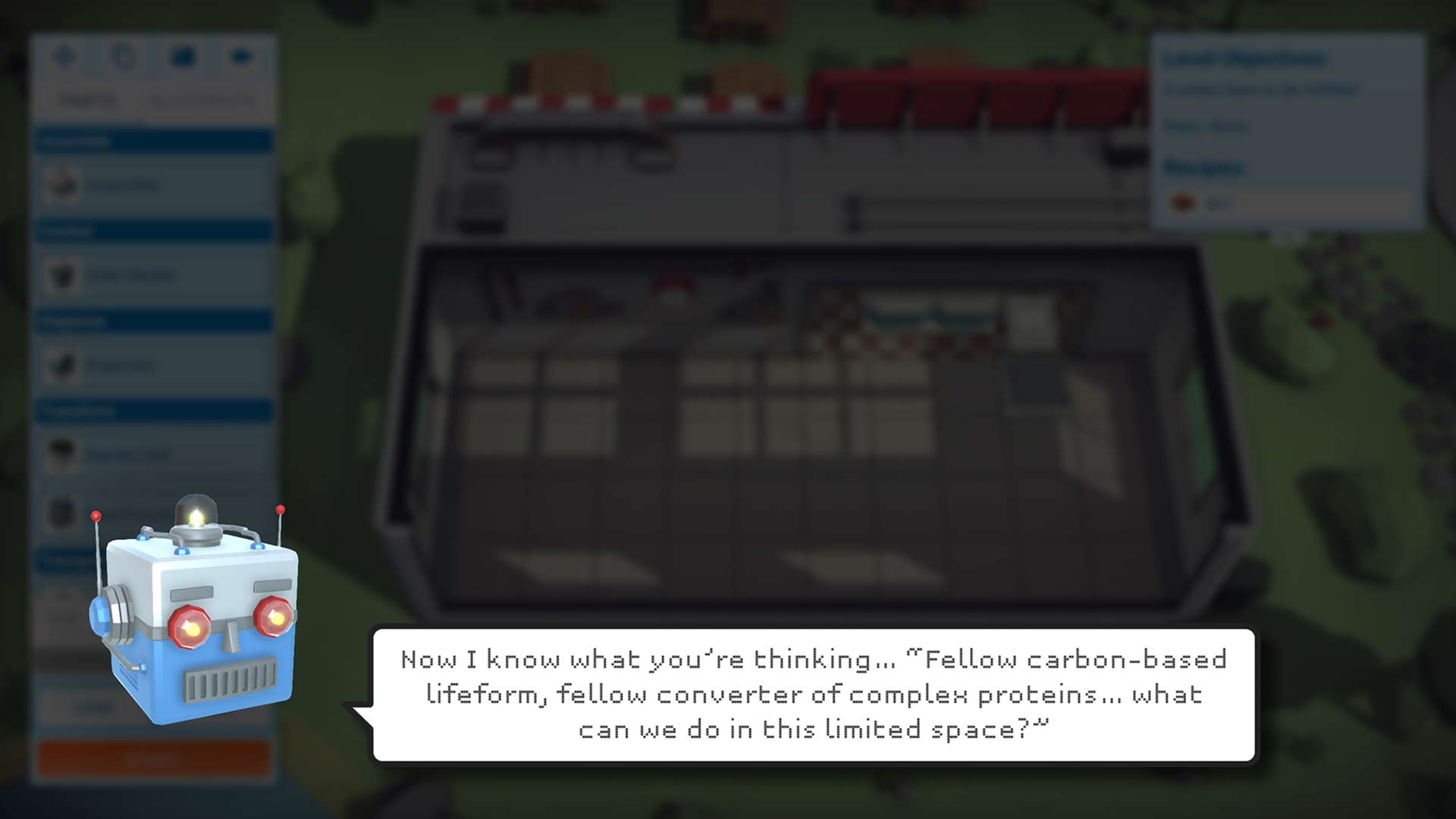
Task: Select the move tool in the build toolbar
Action: coord(64,55)
